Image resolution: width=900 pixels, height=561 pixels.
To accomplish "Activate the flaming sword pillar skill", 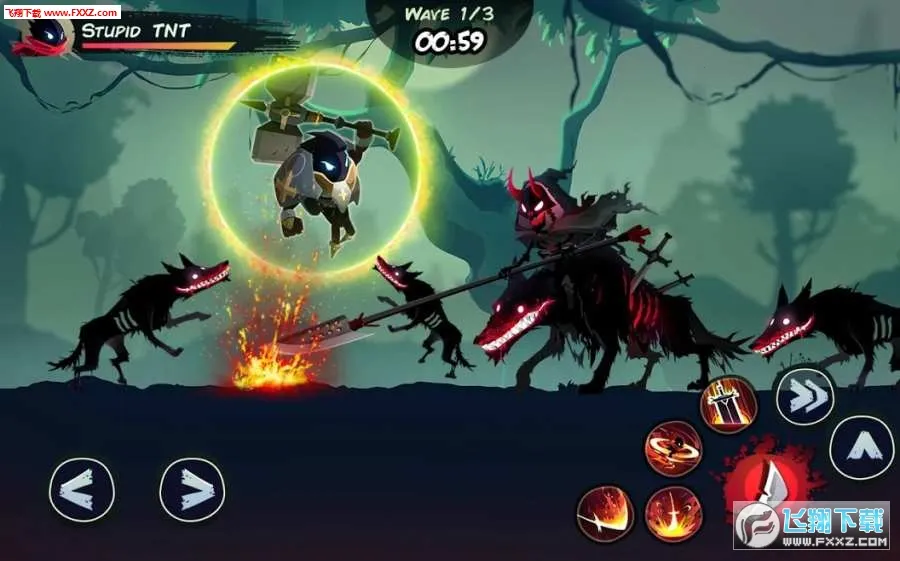I will coord(728,404).
